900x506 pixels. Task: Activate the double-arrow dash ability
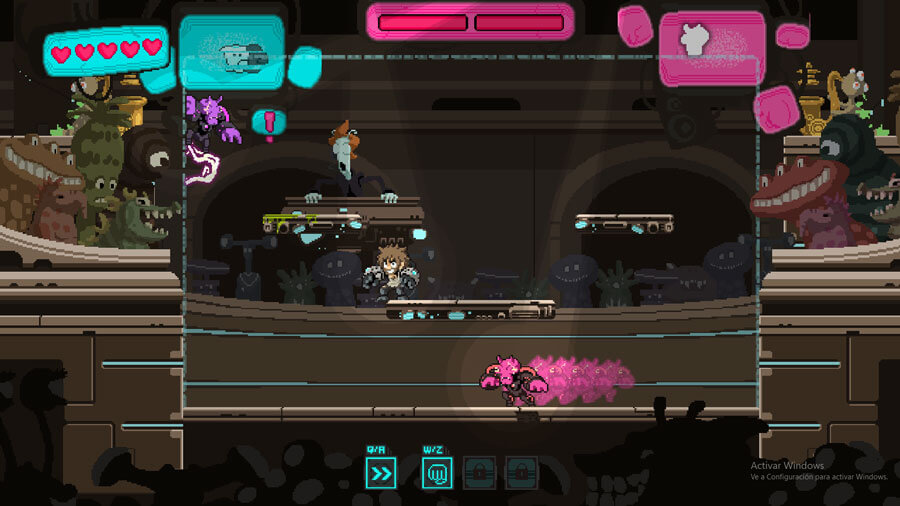[x=382, y=472]
